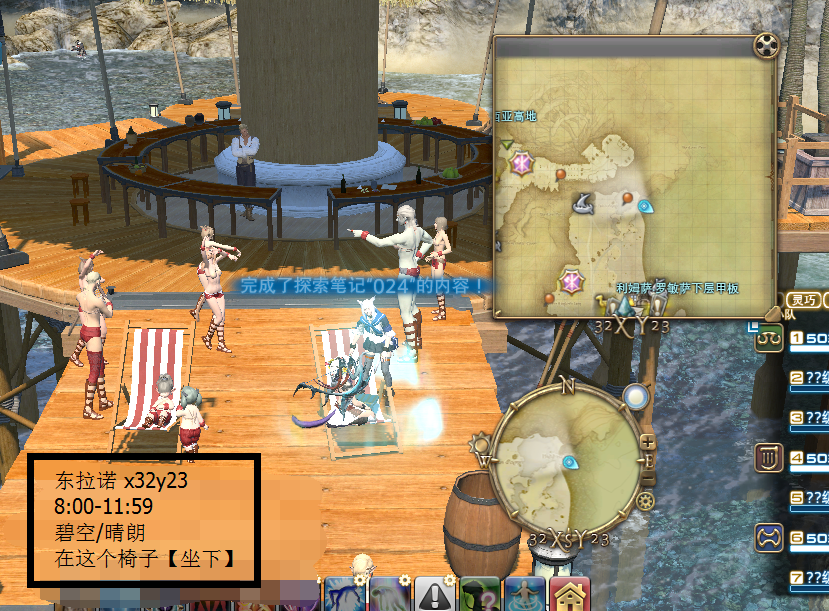Click the sun weather icon beside minimap
Image resolution: width=829 pixels, height=611 pixels.
point(481,445)
